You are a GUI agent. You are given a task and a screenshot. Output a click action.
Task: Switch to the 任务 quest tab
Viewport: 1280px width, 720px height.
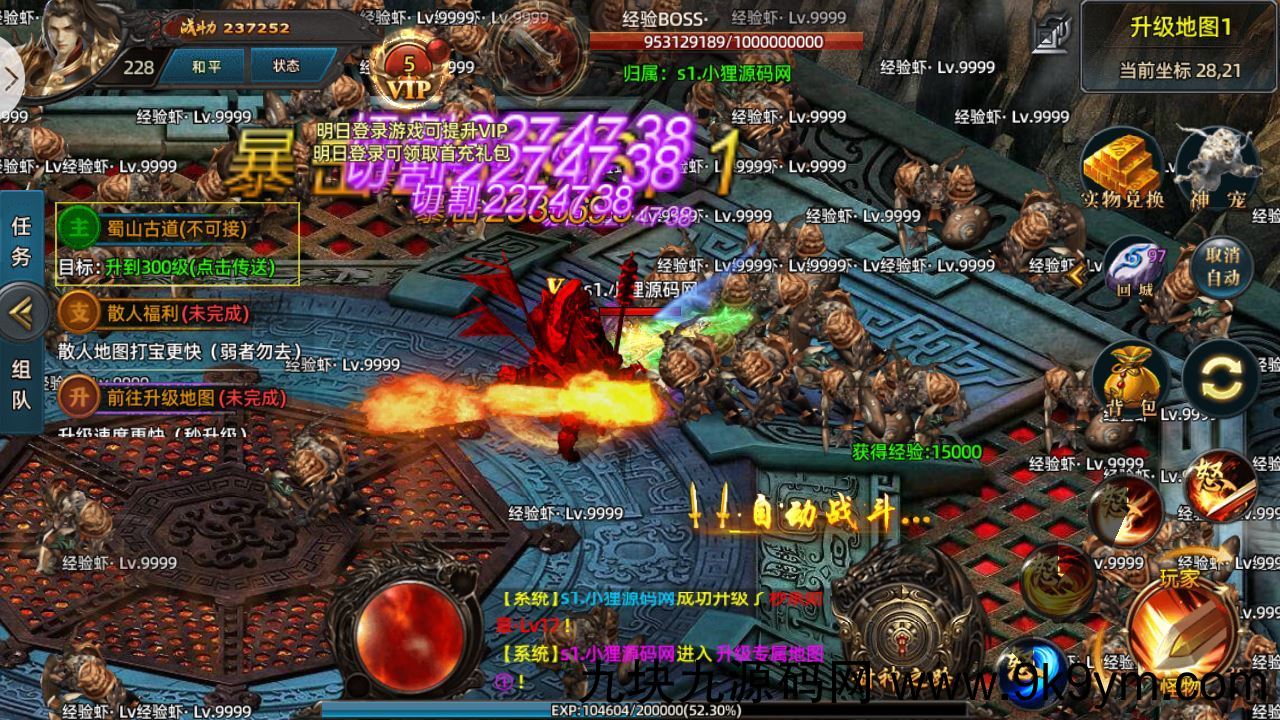tap(21, 240)
